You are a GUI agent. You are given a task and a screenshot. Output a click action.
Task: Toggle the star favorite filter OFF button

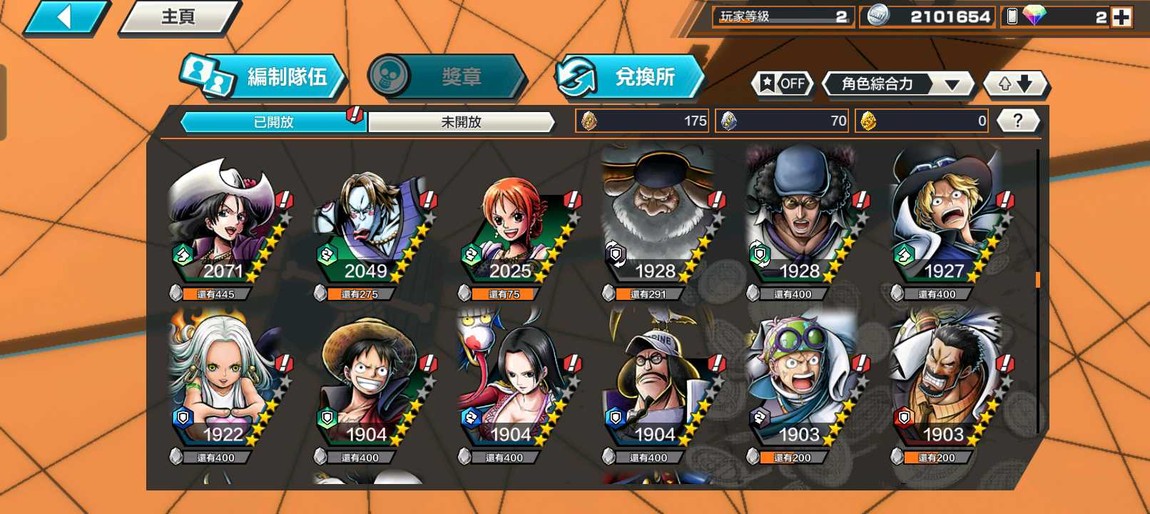point(782,84)
